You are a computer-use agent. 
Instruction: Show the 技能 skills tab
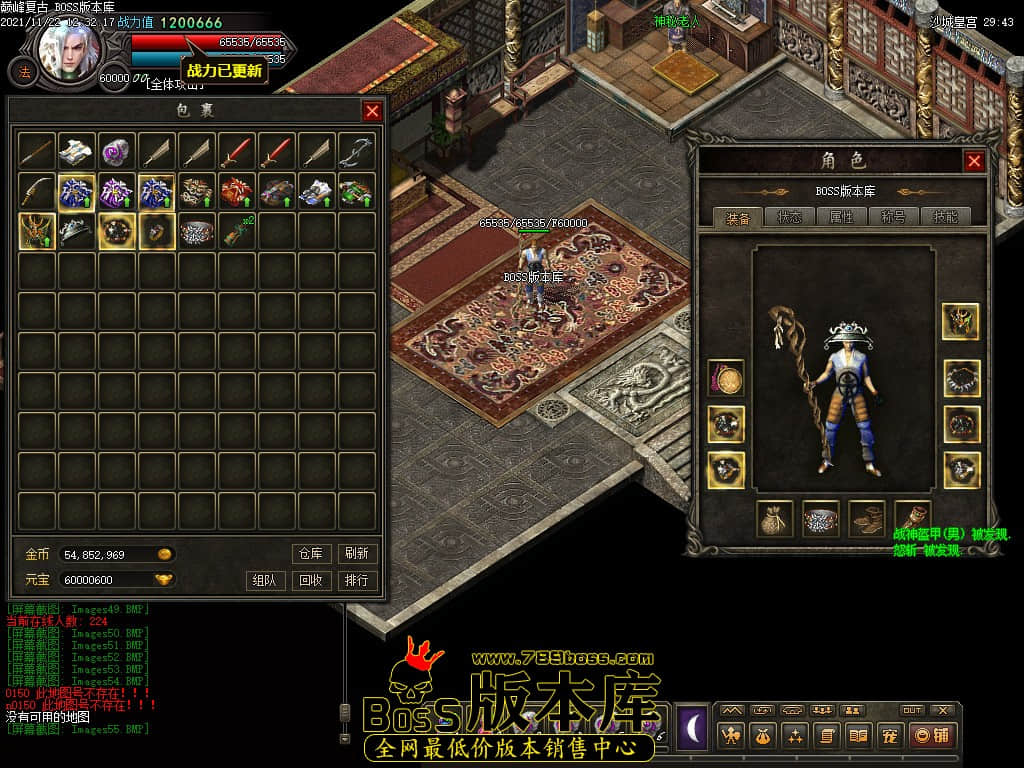tap(945, 217)
